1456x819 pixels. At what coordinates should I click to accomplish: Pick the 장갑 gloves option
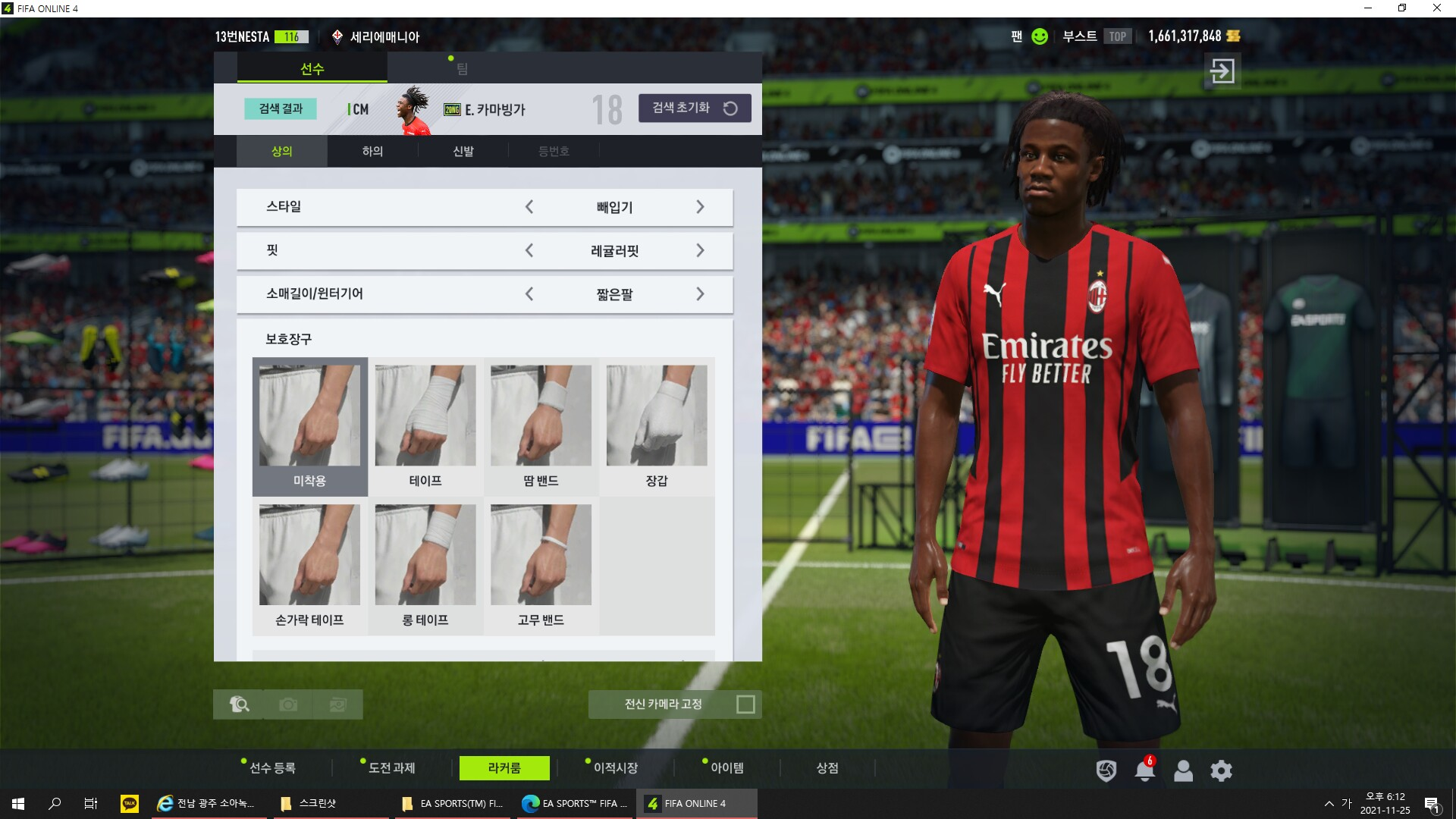657,426
